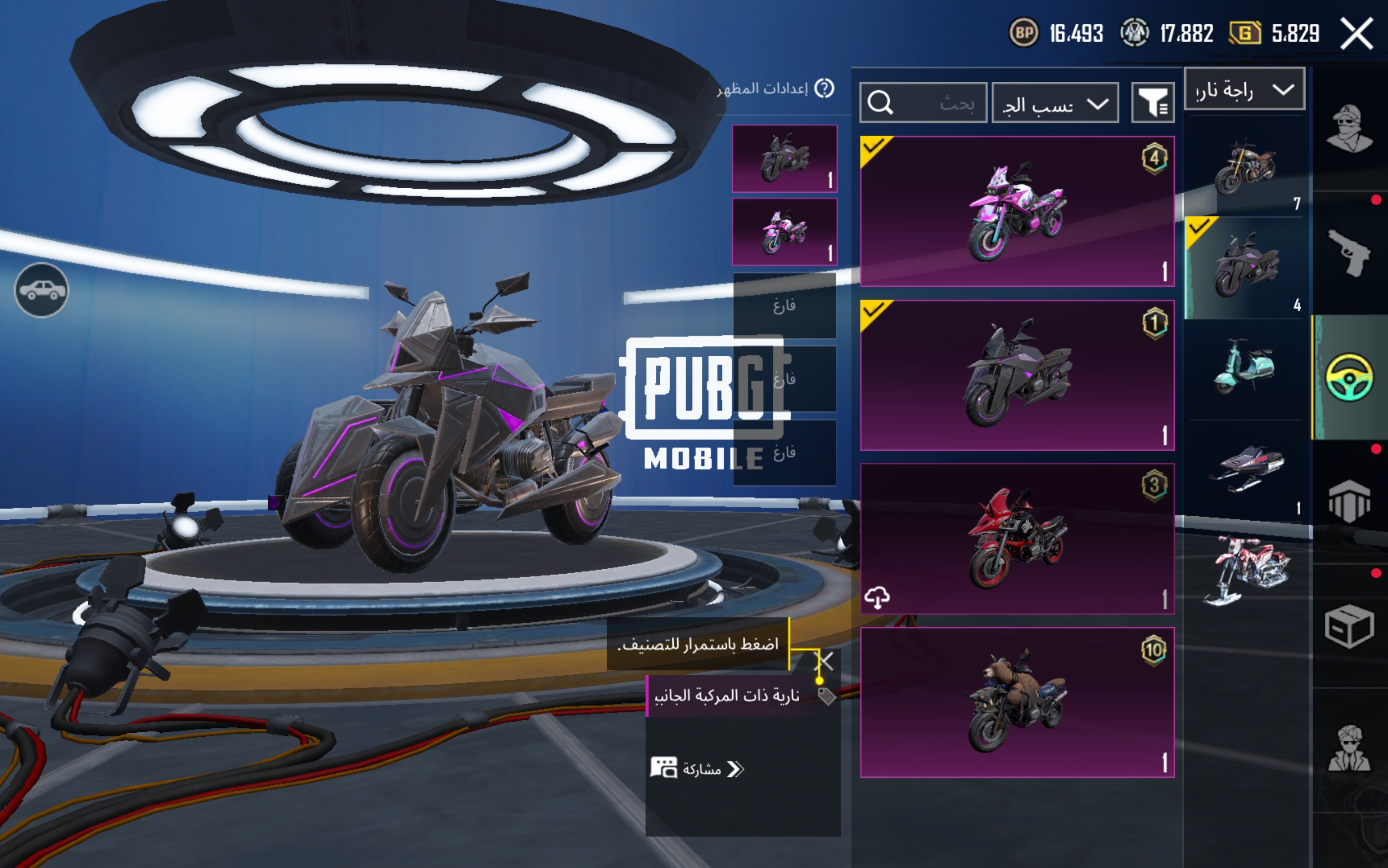Open the character outfit tab
1388x868 pixels.
pos(1349,129)
